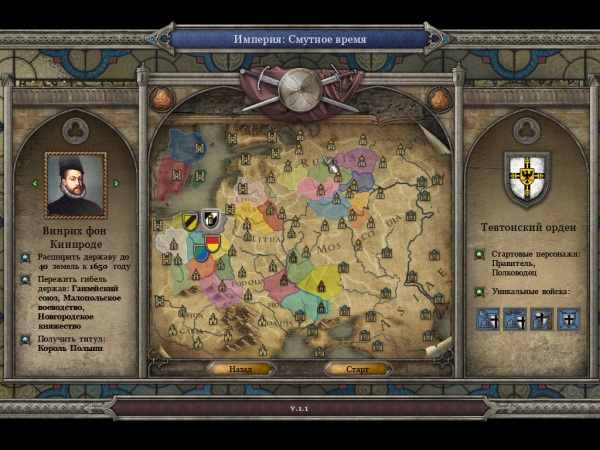Image resolution: width=600 pixels, height=450 pixels.
Task: Select the previous character with left arrow
Action: [36, 183]
